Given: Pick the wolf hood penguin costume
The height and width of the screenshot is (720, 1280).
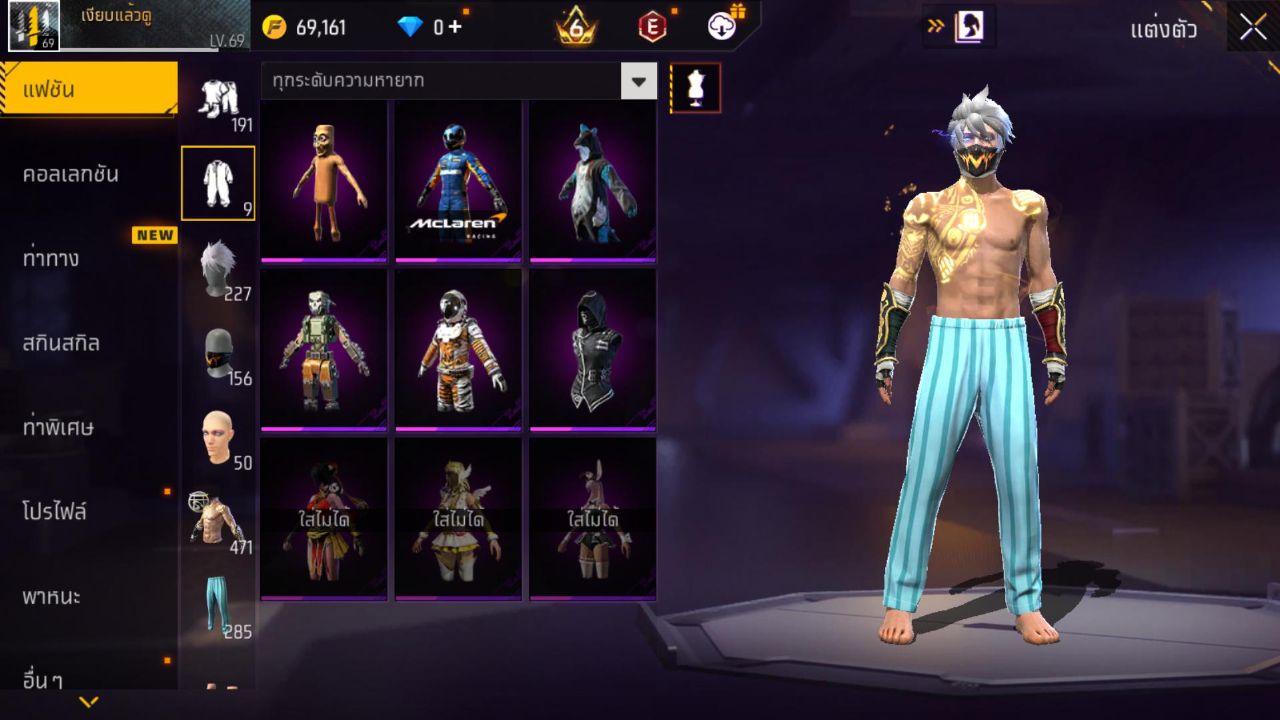Looking at the screenshot, I should point(592,180).
